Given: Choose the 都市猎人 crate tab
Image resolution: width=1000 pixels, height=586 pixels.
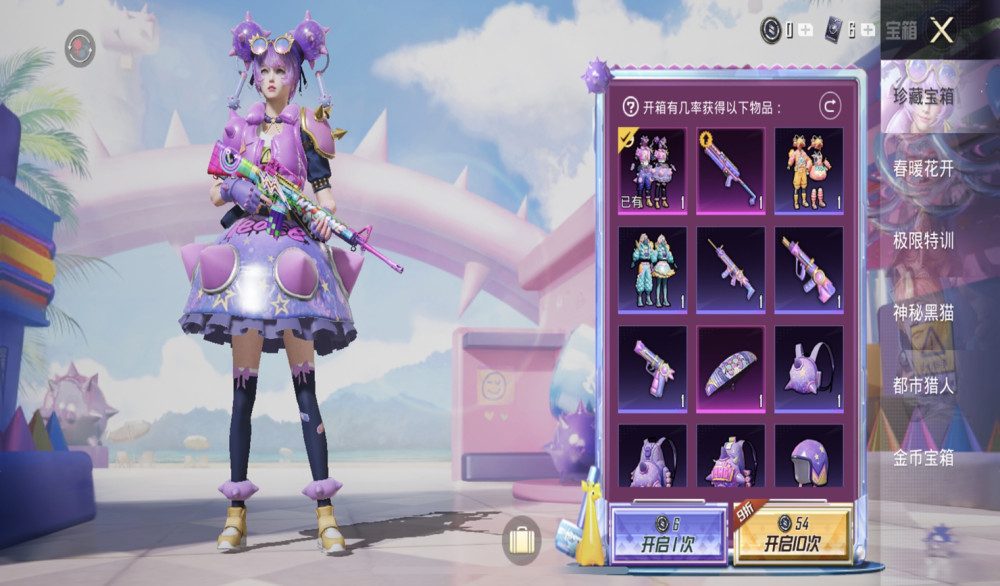Looking at the screenshot, I should 923,385.
